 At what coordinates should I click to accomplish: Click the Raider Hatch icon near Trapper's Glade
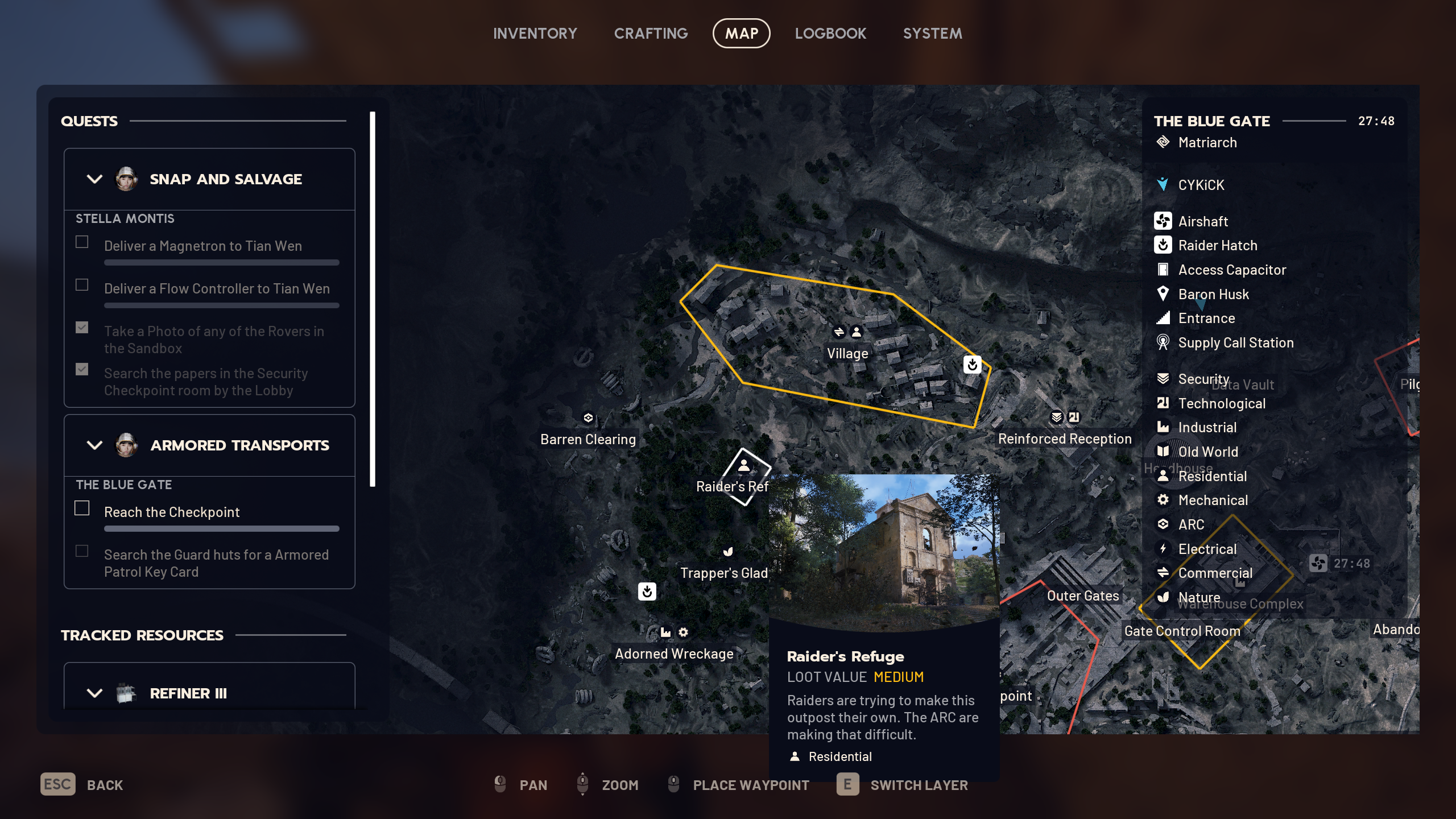click(x=648, y=591)
